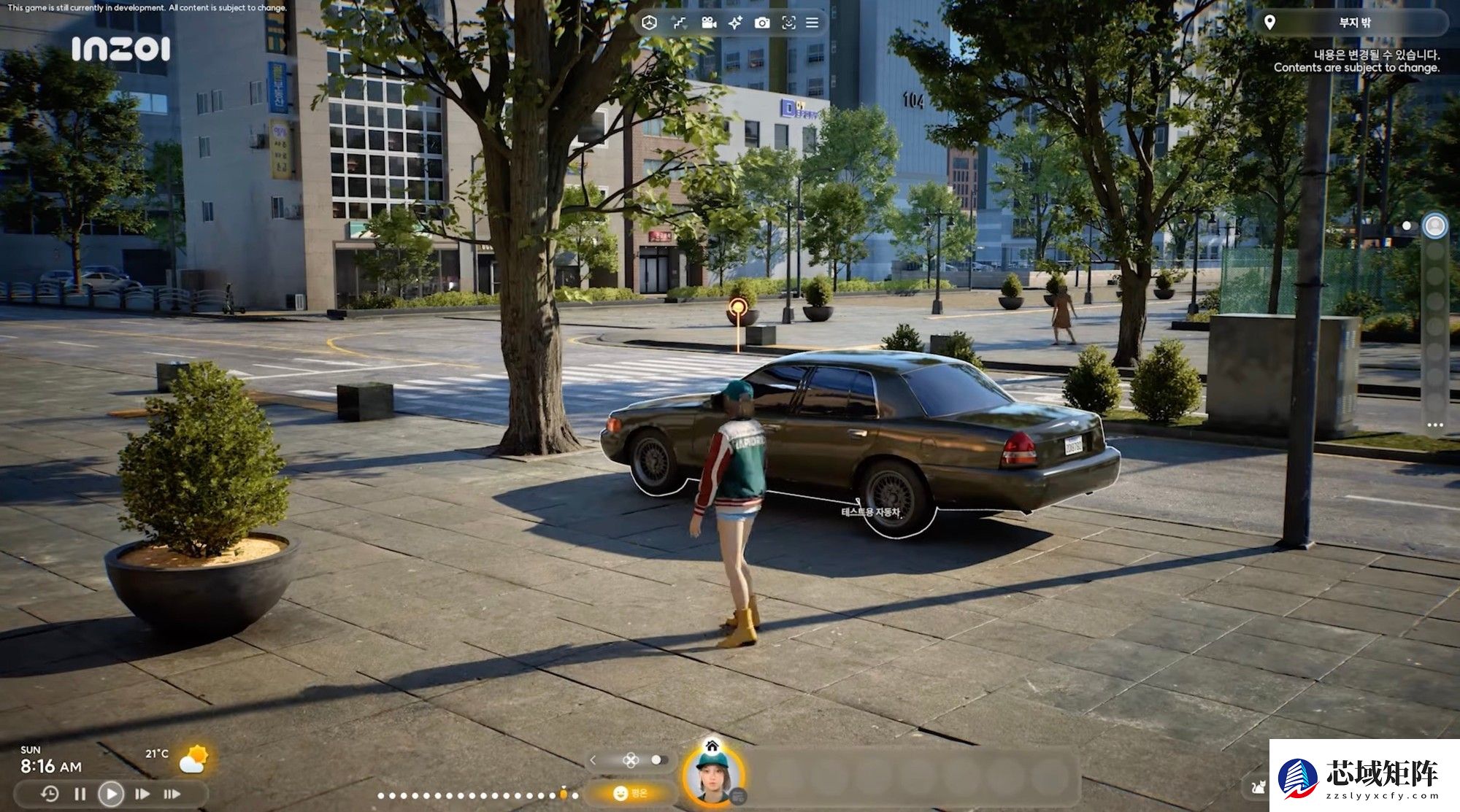Click the location pin bar labeled 부지 밖
This screenshot has width=1460, height=812.
pos(1354,23)
